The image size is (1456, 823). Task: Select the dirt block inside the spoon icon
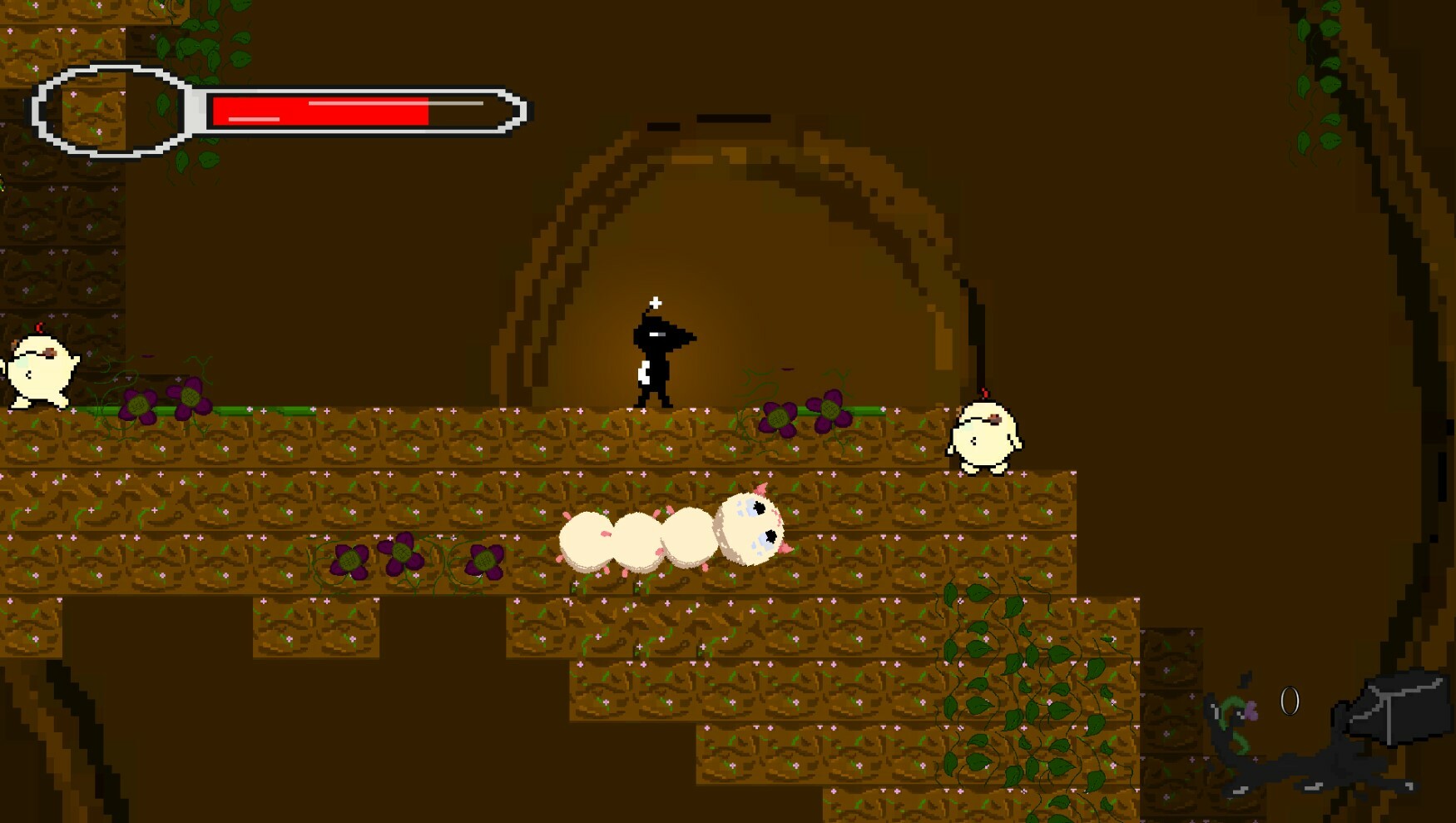click(94, 108)
